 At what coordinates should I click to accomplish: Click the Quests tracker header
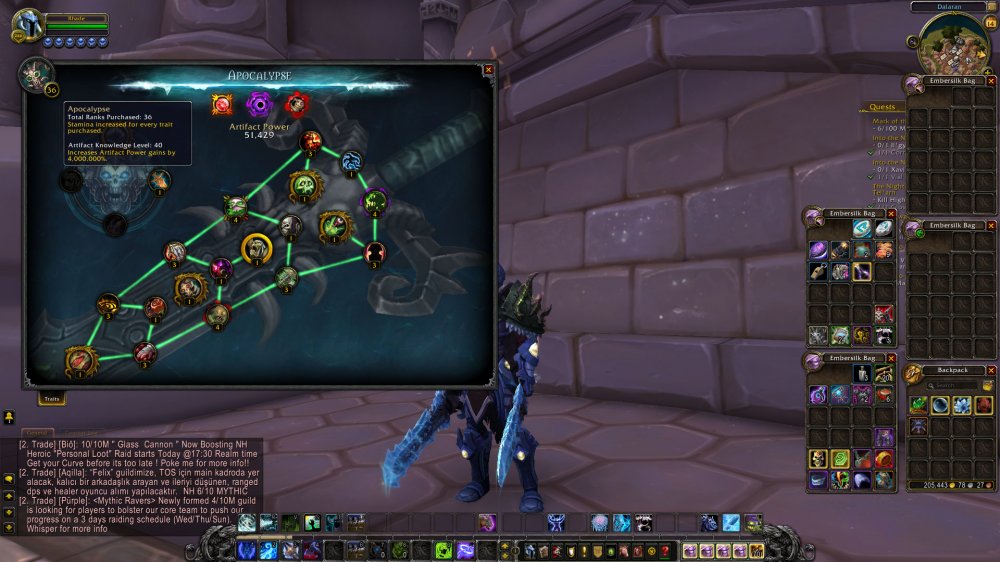tap(882, 107)
